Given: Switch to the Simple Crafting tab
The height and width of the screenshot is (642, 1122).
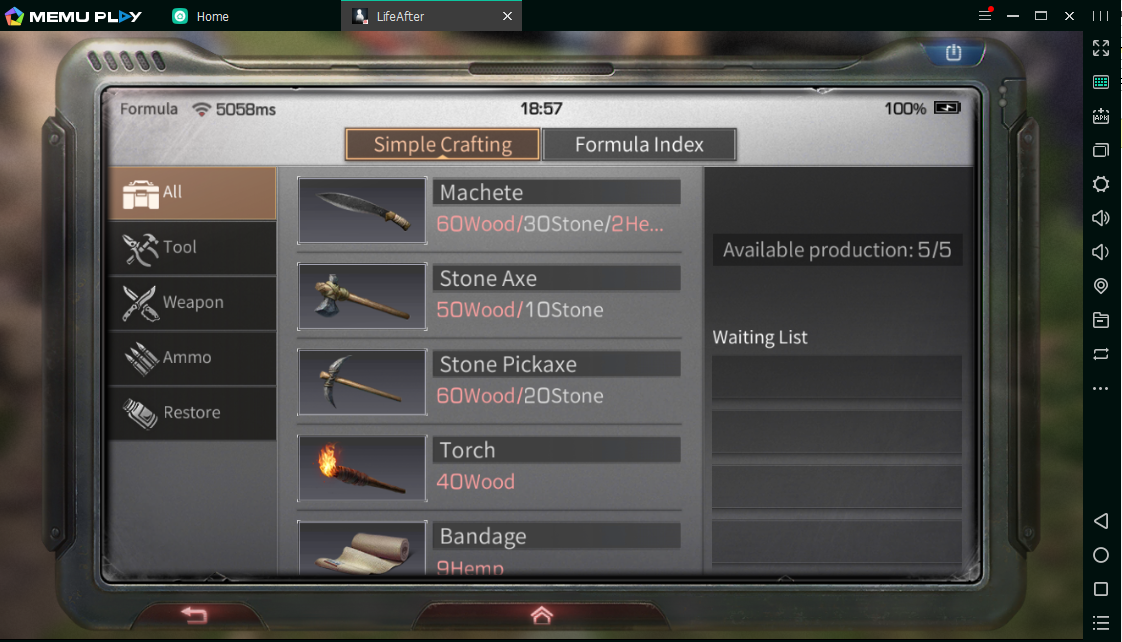Looking at the screenshot, I should click(442, 144).
